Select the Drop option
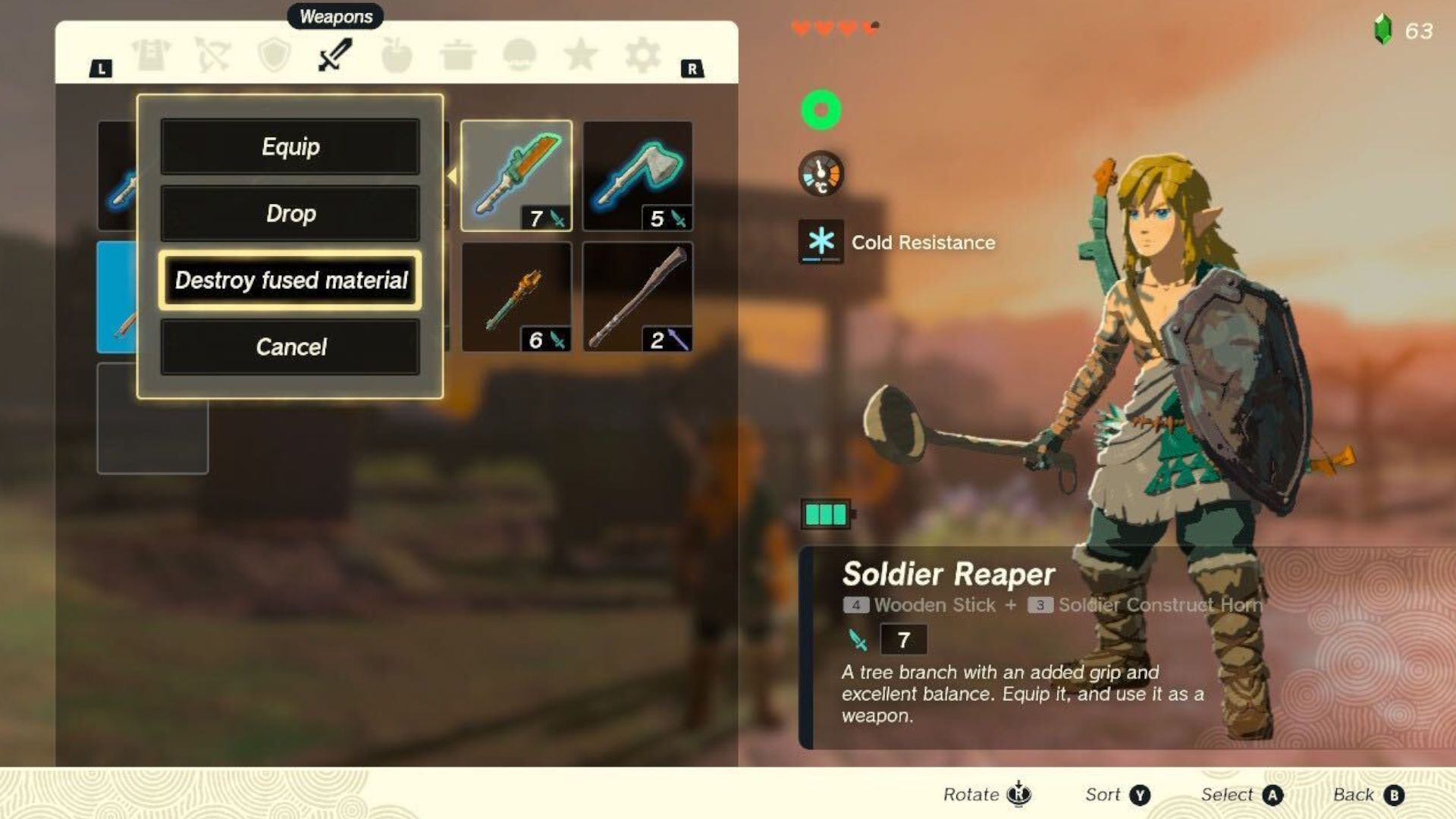1456x819 pixels. pyautogui.click(x=290, y=213)
